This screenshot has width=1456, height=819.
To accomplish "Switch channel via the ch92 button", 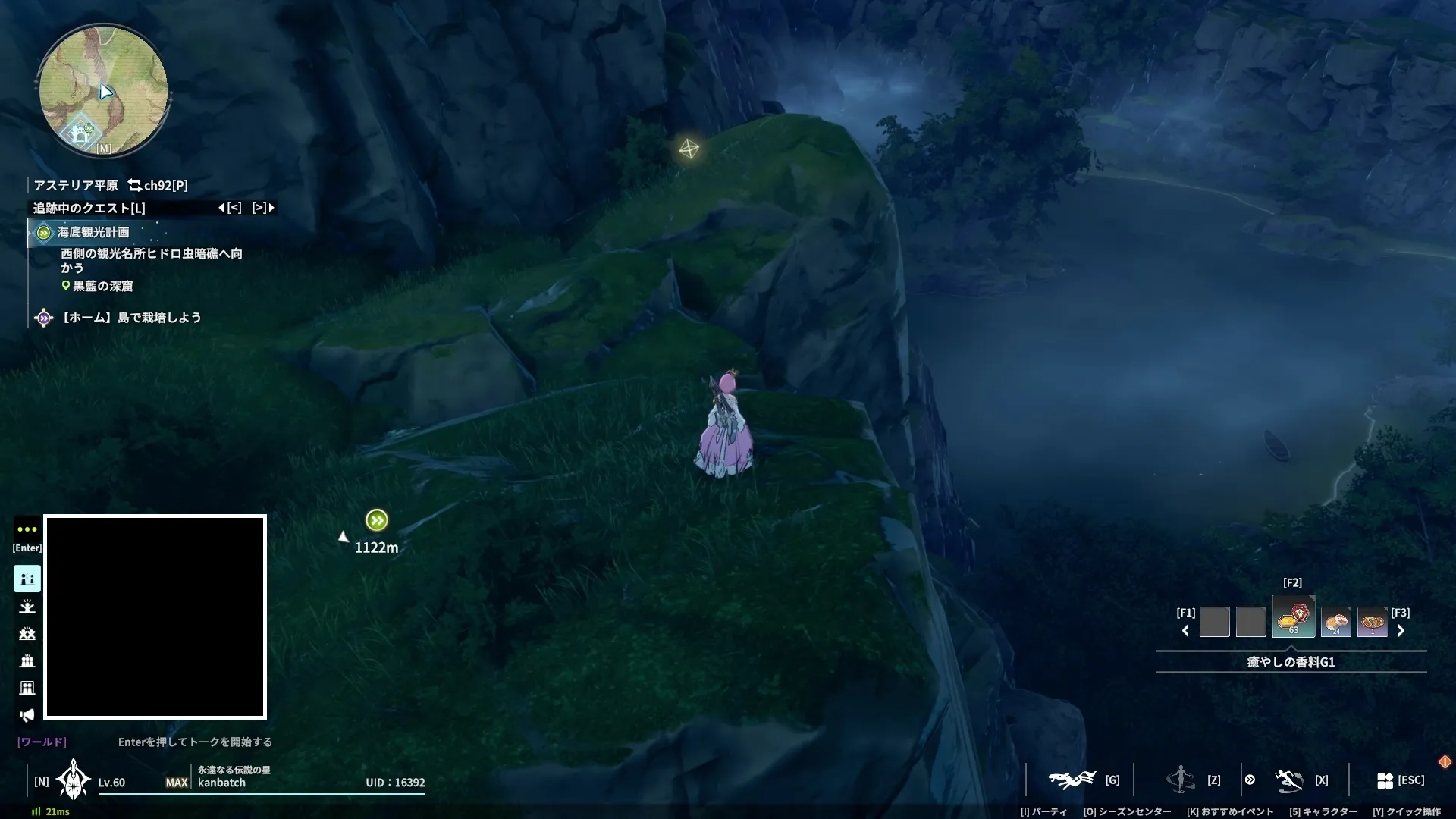I will 158,185.
